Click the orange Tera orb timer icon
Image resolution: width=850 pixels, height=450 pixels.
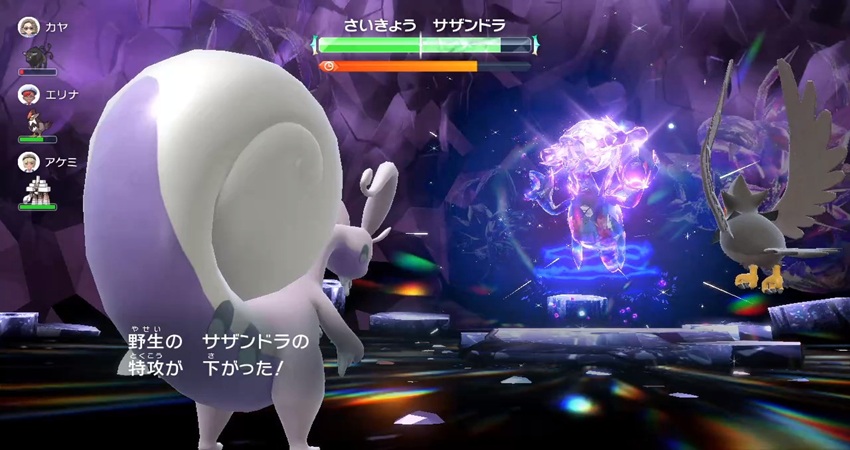pyautogui.click(x=326, y=67)
